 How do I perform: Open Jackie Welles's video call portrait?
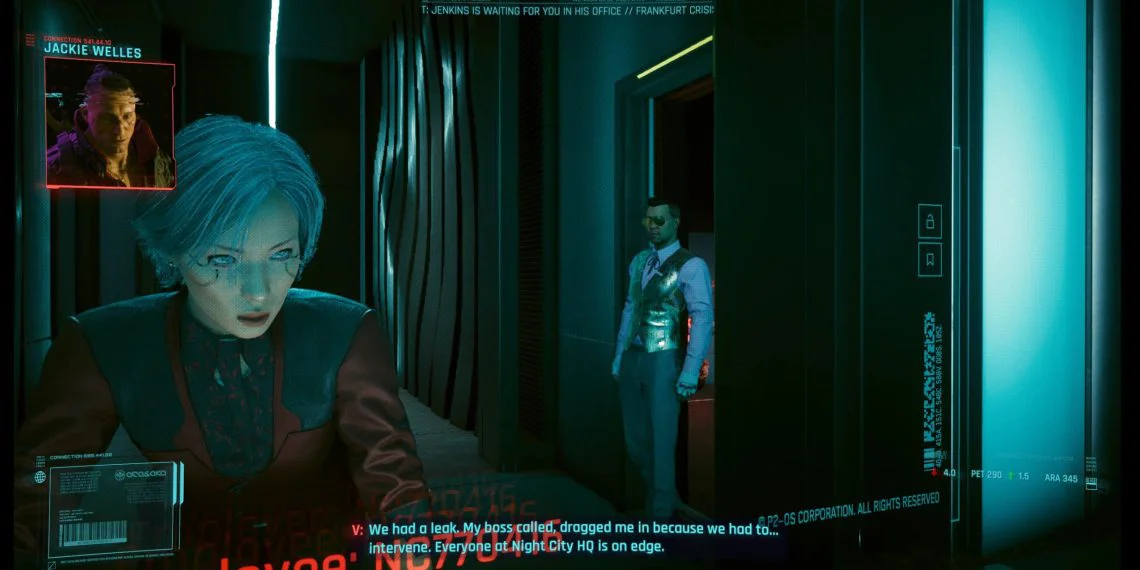110,123
